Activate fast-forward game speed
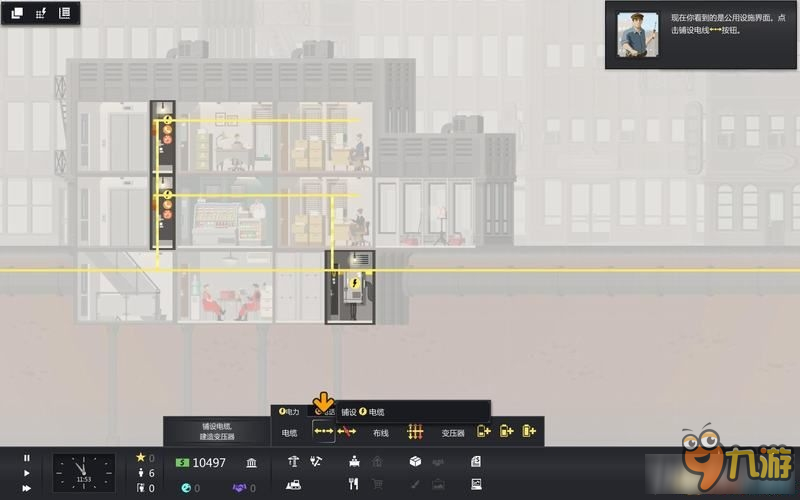The image size is (800, 500). click(27, 488)
